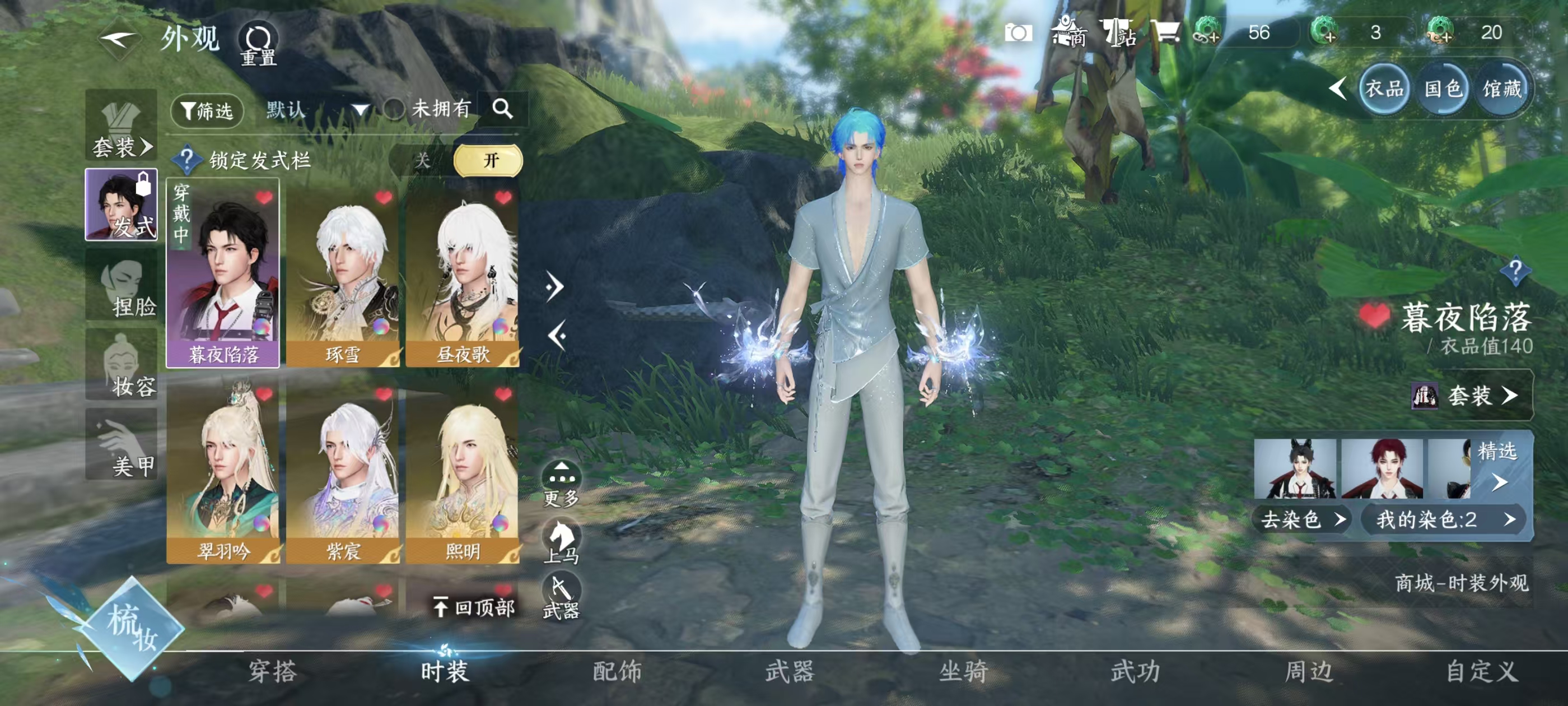
Task: Open the 坐骑 mount tab
Action: (963, 672)
